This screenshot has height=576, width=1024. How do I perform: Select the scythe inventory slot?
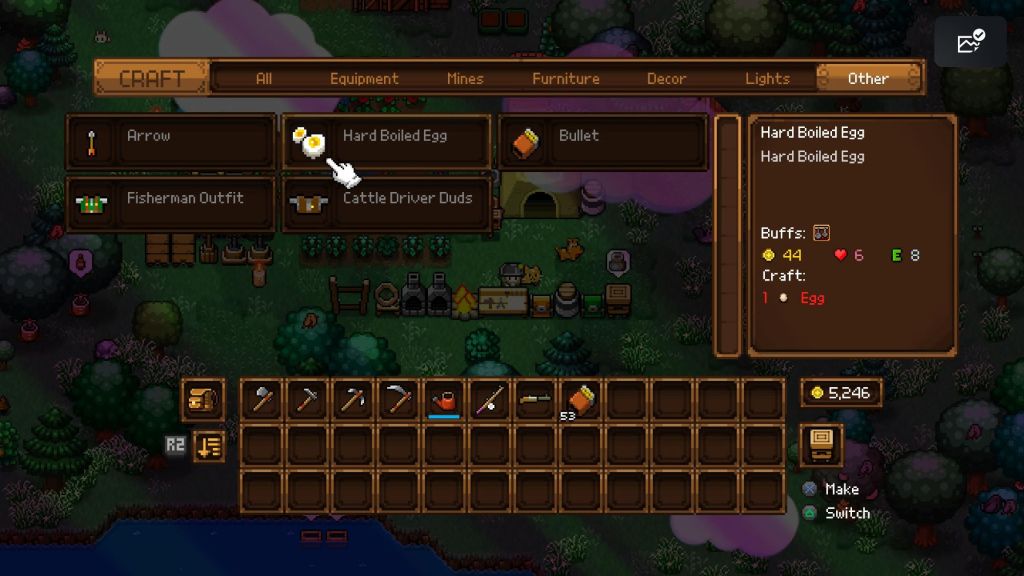click(x=397, y=399)
